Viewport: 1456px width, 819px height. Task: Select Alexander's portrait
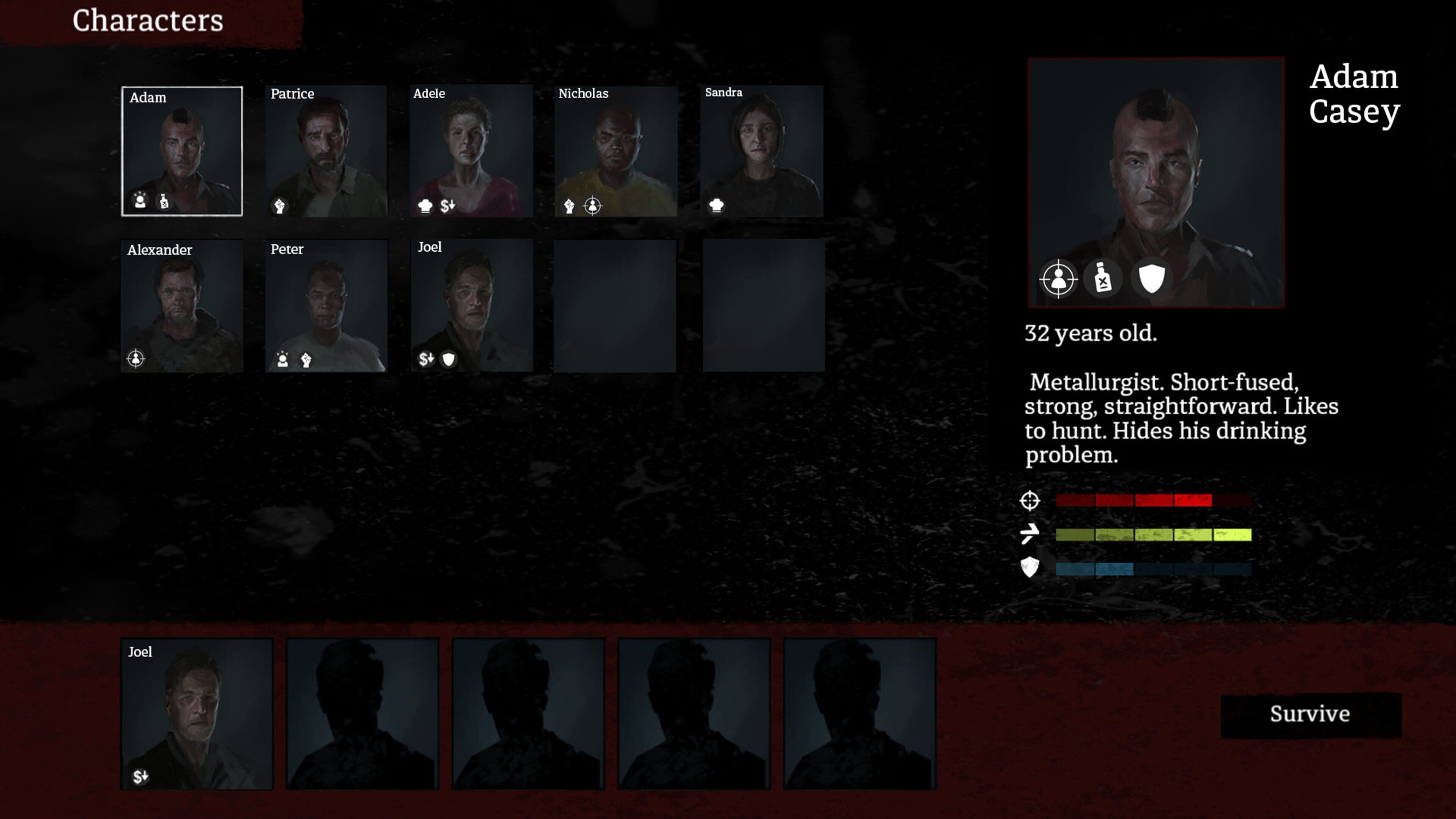coord(182,305)
